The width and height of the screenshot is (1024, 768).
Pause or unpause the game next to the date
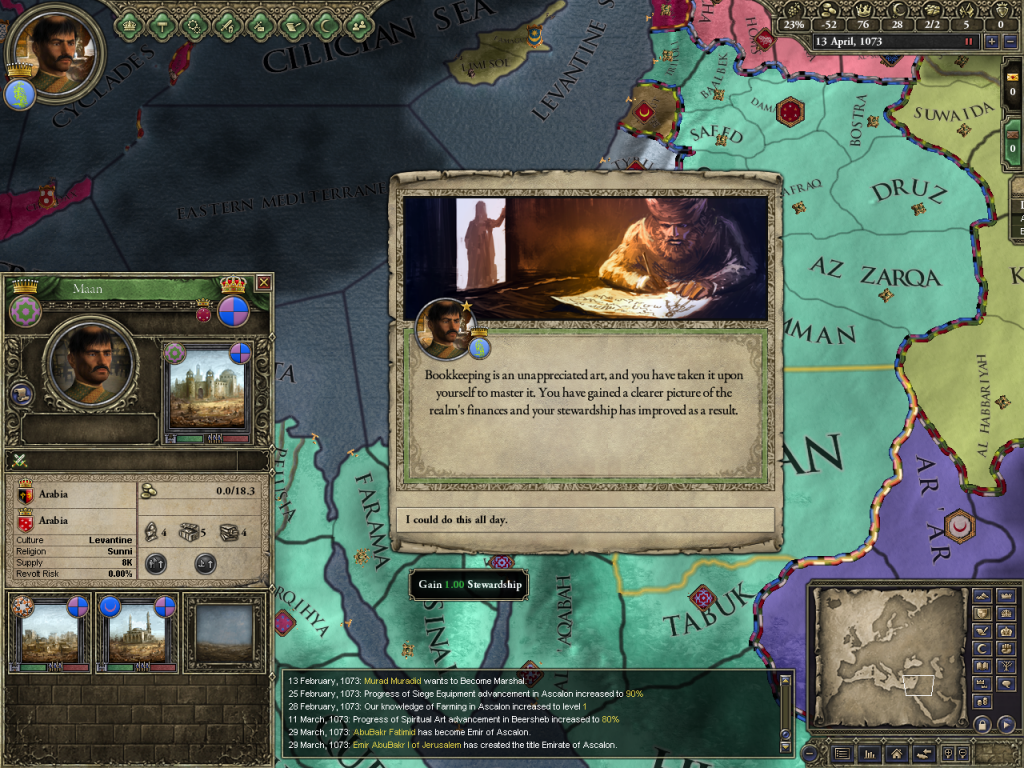pyautogui.click(x=968, y=42)
